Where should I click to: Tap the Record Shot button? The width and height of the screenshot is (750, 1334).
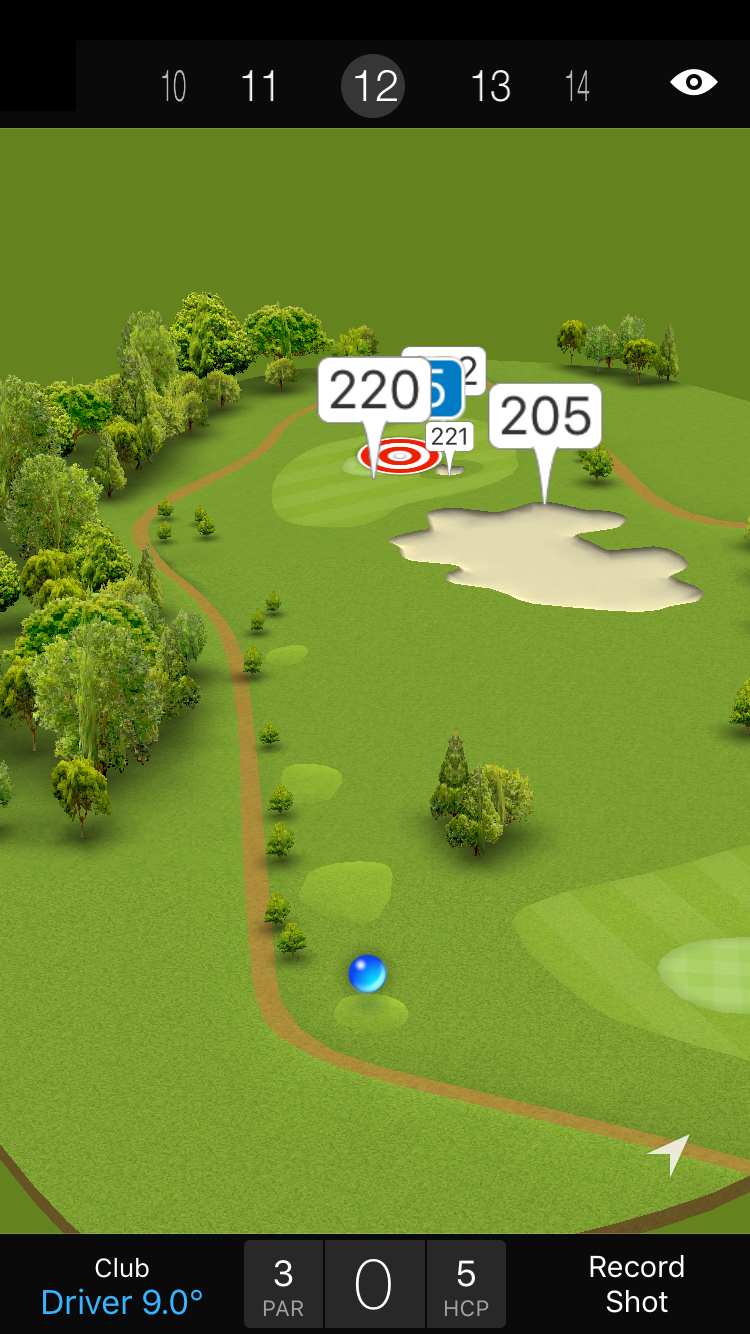[636, 1284]
